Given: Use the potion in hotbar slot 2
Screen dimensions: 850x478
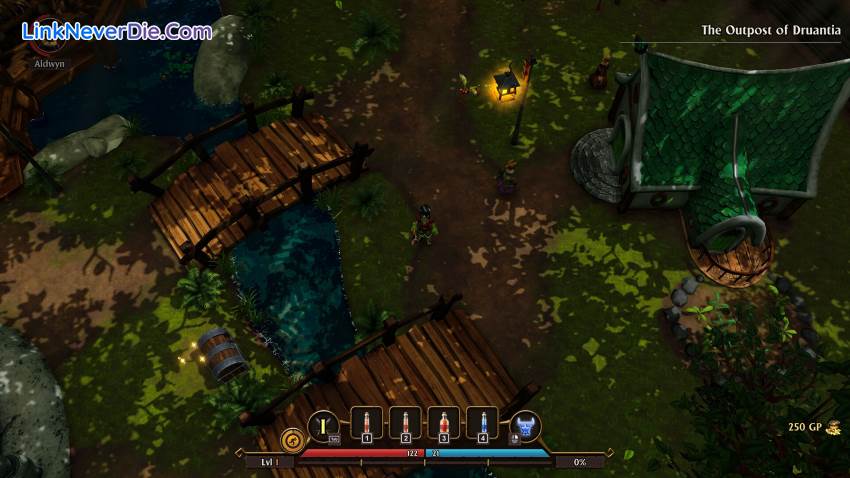Looking at the screenshot, I should coord(405,424).
